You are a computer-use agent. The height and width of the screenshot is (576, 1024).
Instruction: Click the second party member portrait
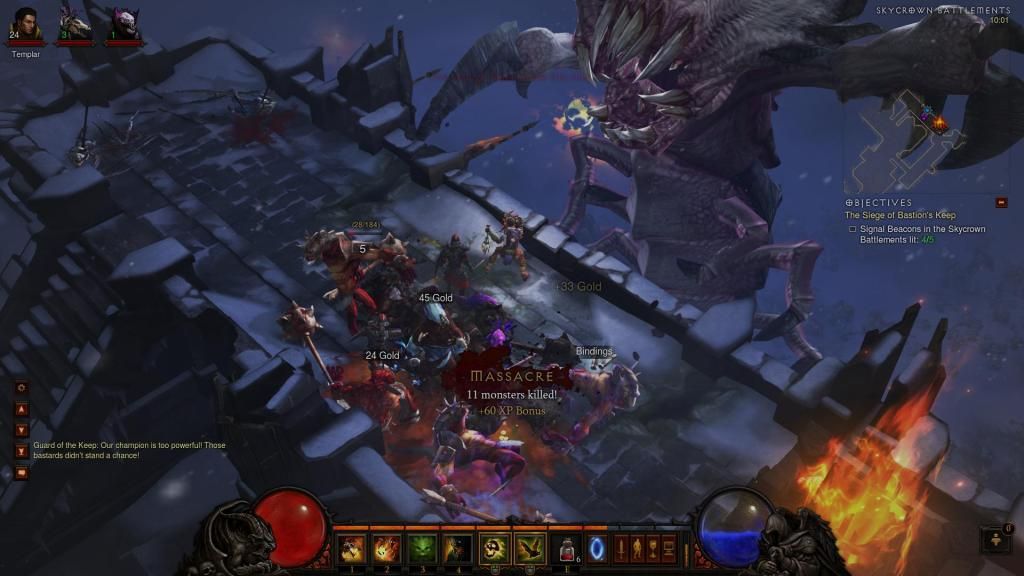click(x=74, y=22)
